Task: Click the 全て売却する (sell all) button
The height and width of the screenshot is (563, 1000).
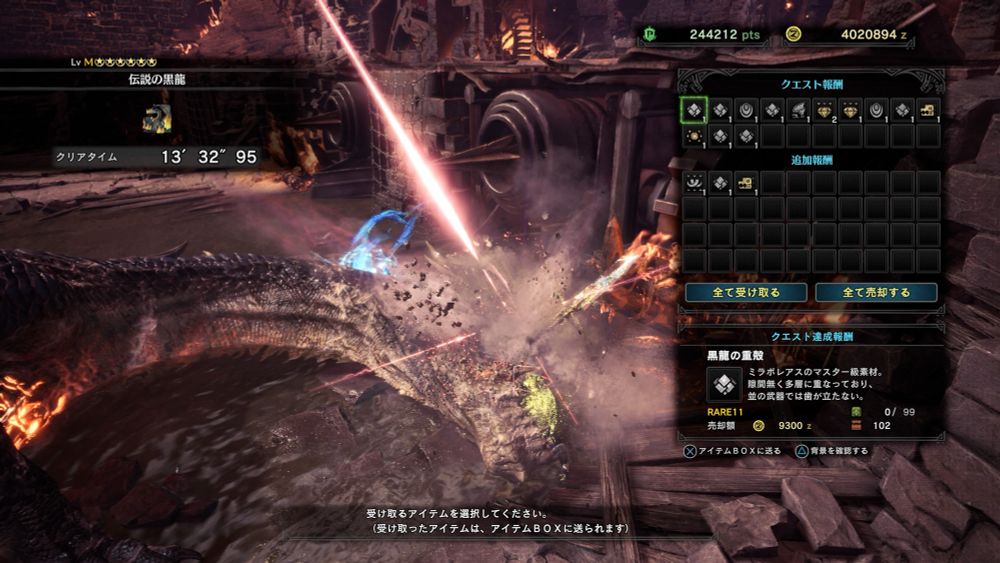Action: (x=876, y=292)
